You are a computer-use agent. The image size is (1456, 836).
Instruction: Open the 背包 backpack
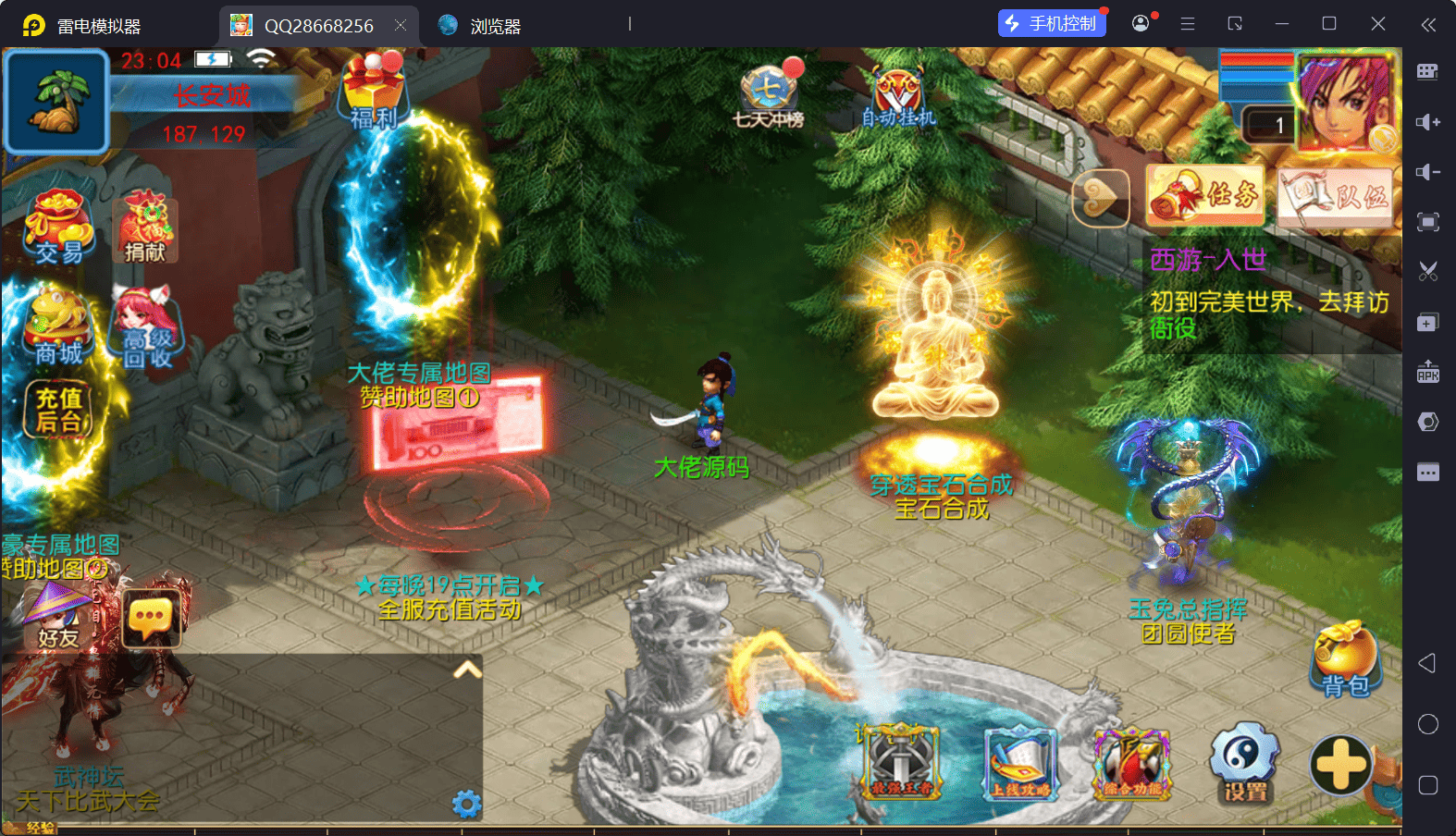pos(1345,659)
